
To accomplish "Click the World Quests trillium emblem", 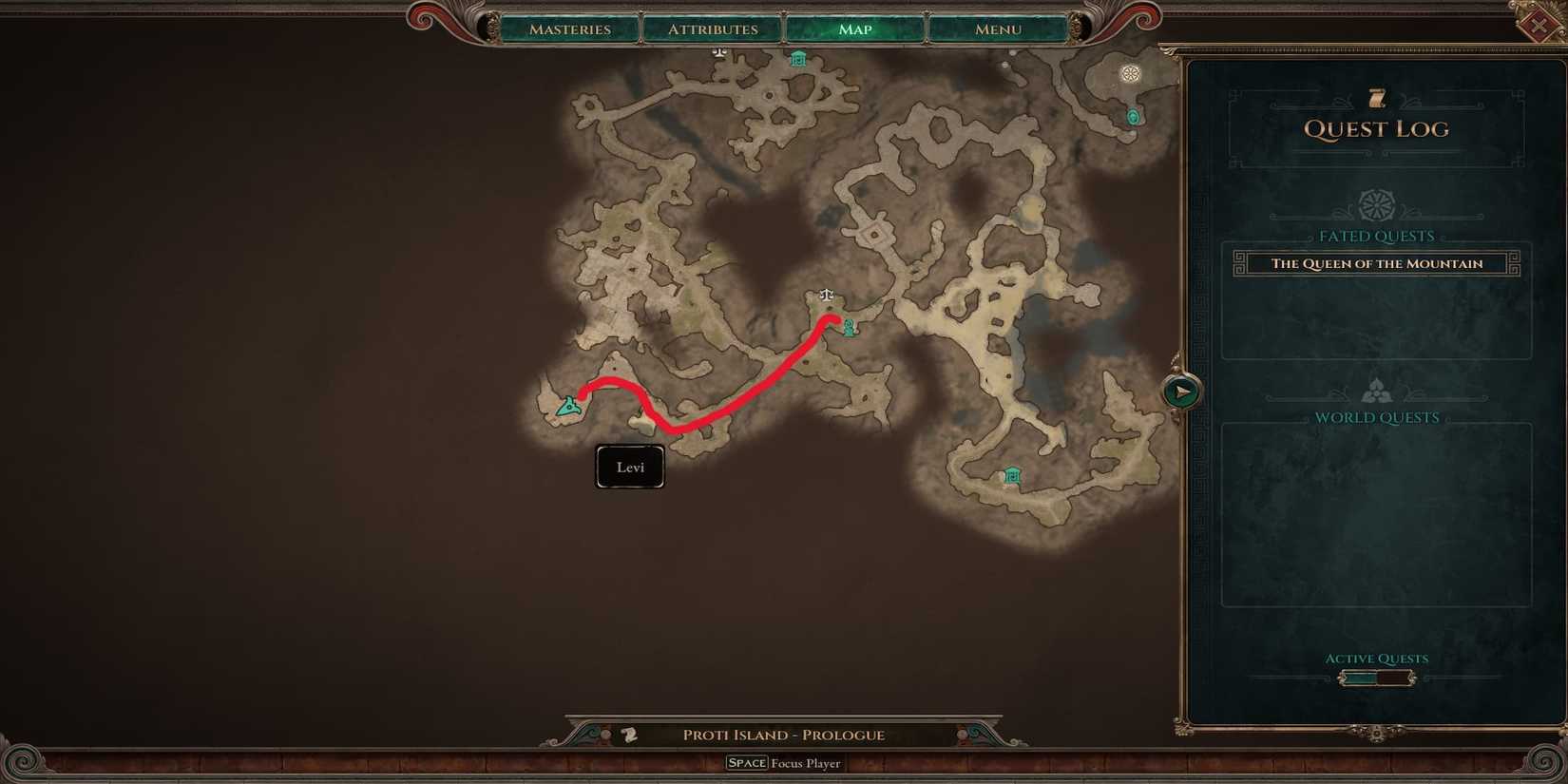I will point(1375,389).
